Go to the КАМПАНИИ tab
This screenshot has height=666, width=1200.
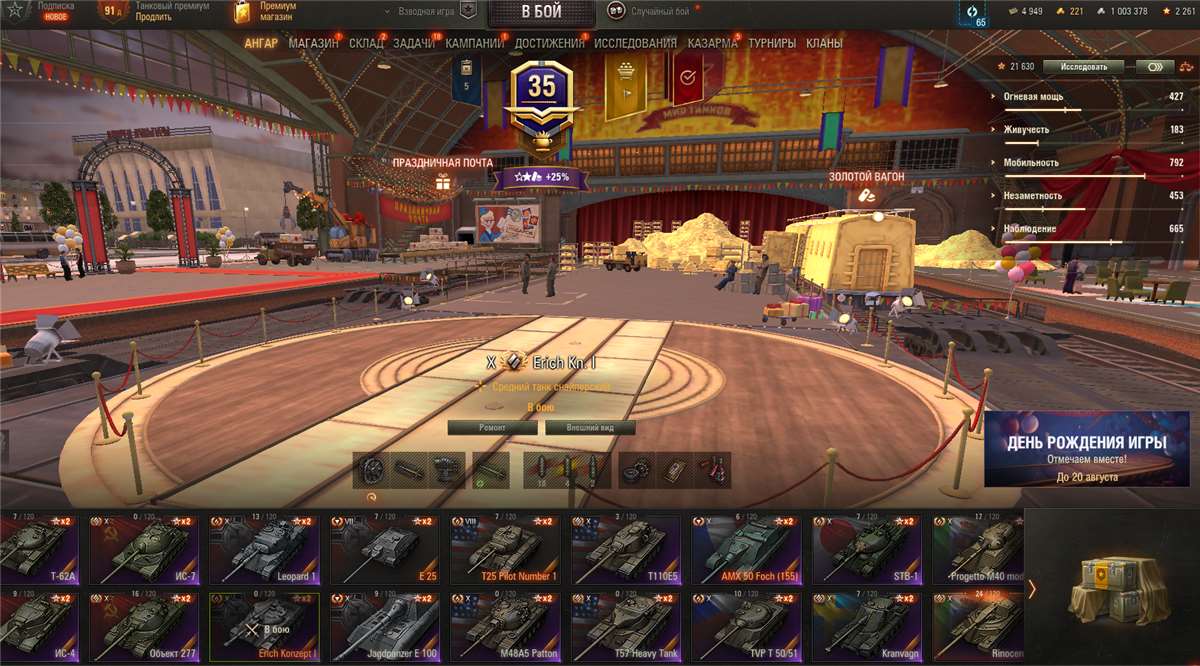pos(475,44)
